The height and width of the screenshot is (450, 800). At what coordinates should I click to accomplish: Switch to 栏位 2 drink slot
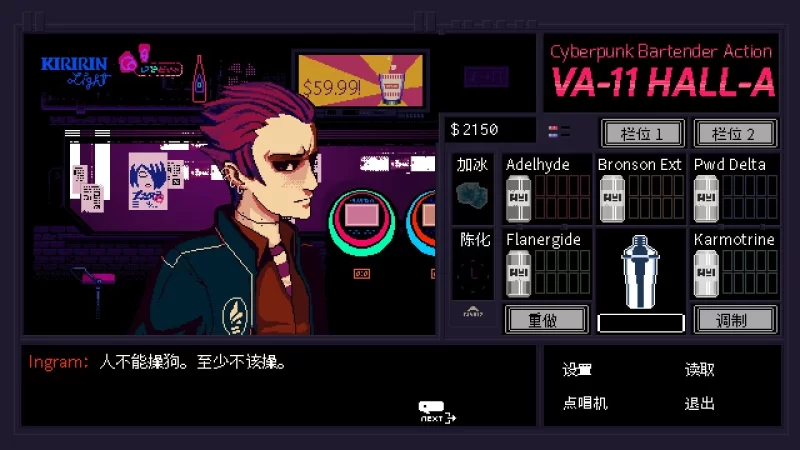click(x=734, y=133)
